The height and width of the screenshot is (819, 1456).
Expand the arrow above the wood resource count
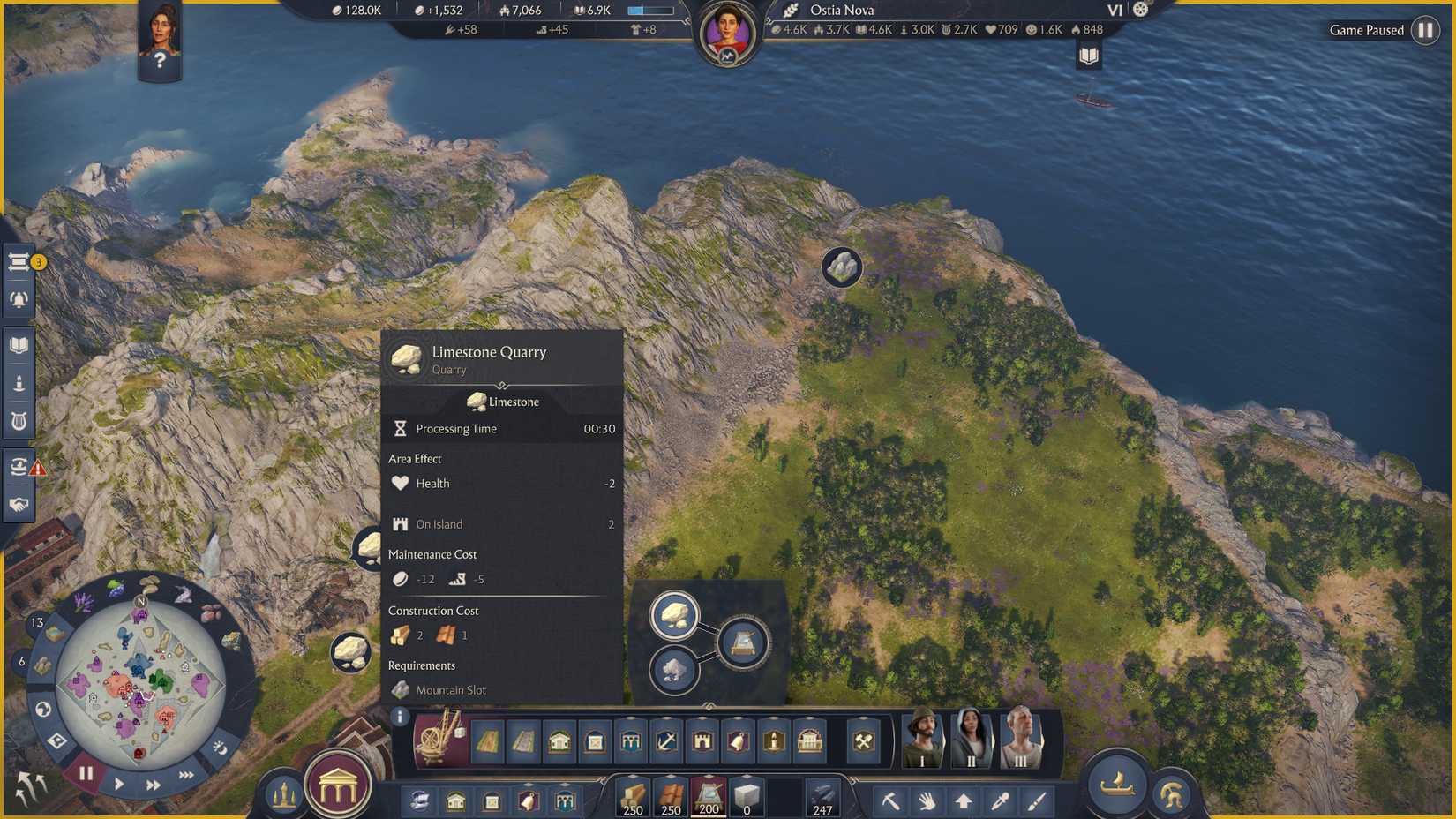633,776
